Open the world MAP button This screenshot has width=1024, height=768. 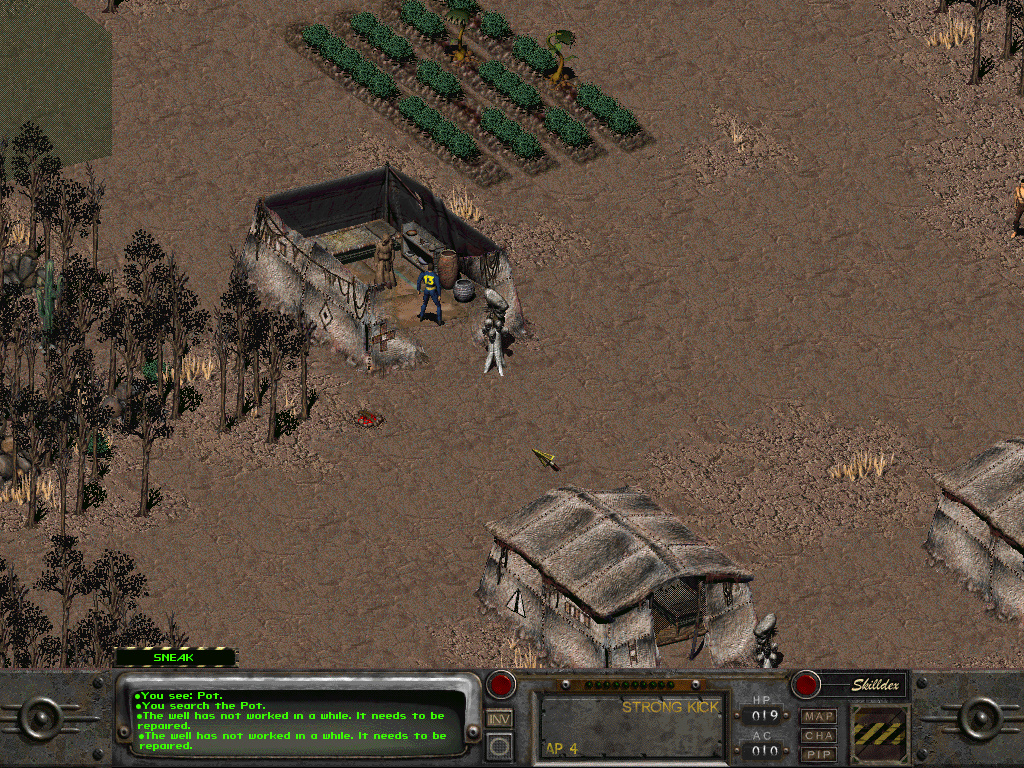819,717
